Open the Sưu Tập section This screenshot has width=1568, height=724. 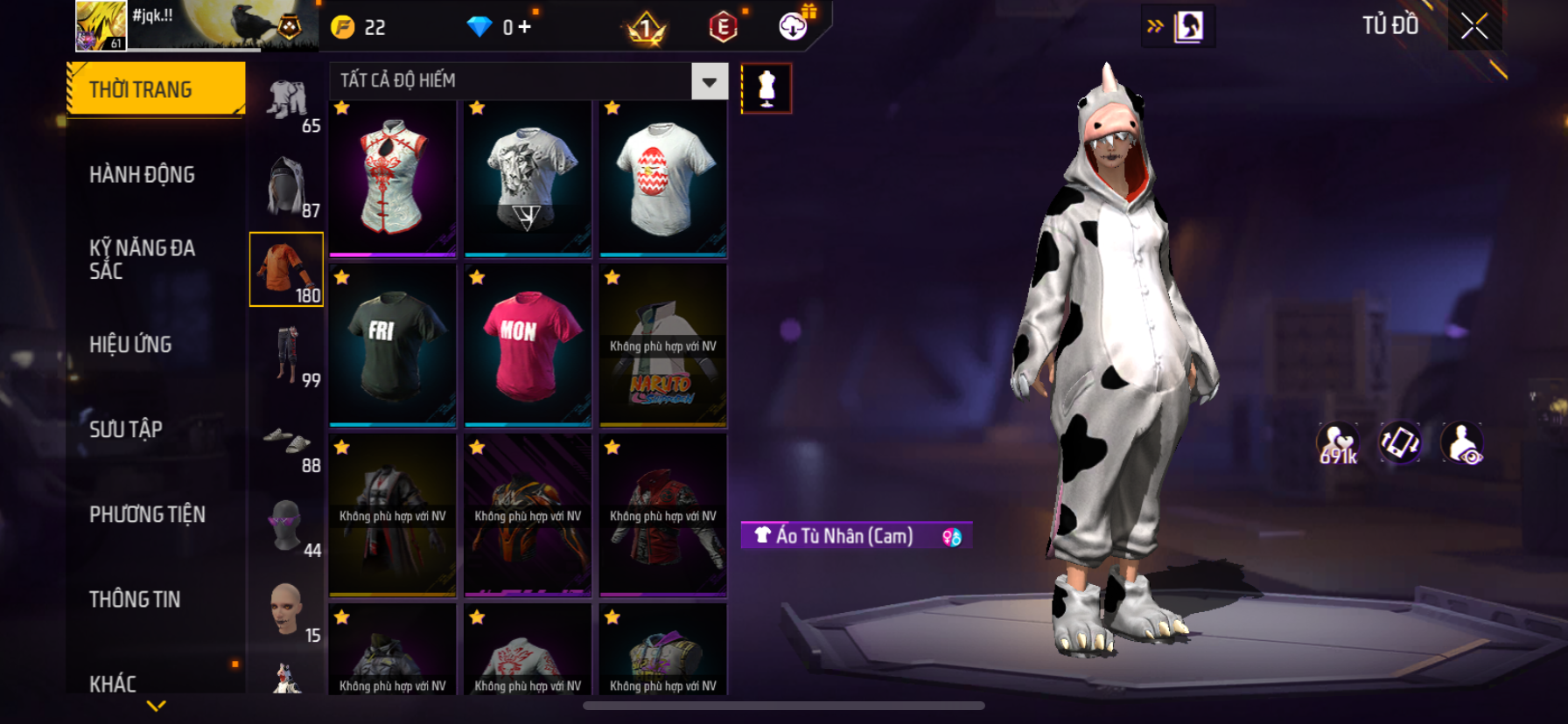coord(126,429)
